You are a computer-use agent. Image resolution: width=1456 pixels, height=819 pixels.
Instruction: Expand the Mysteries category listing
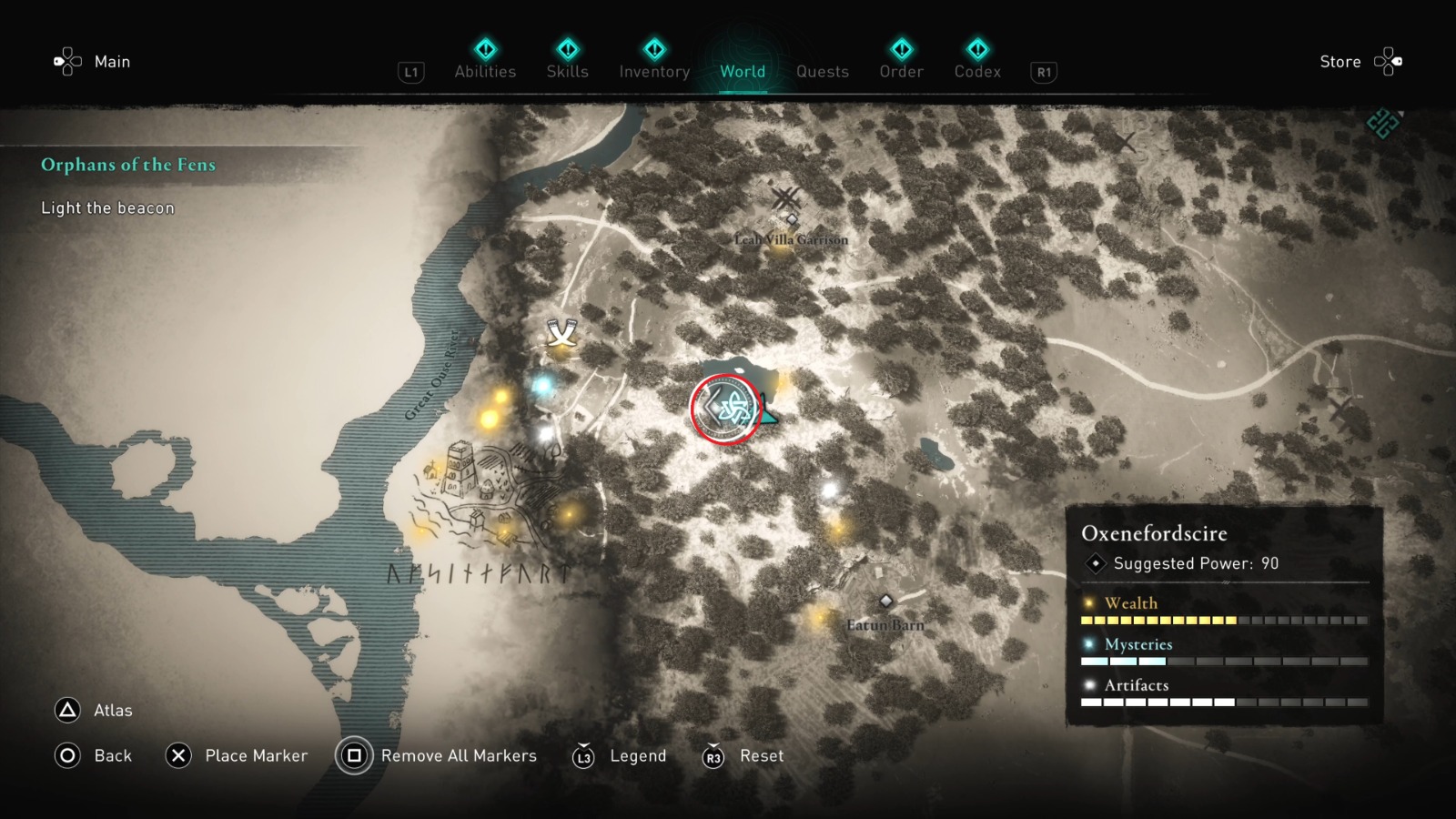[x=1137, y=643]
